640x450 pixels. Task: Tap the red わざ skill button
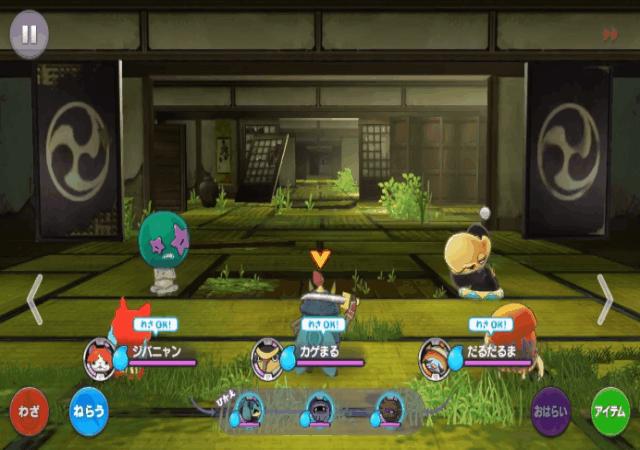click(28, 410)
